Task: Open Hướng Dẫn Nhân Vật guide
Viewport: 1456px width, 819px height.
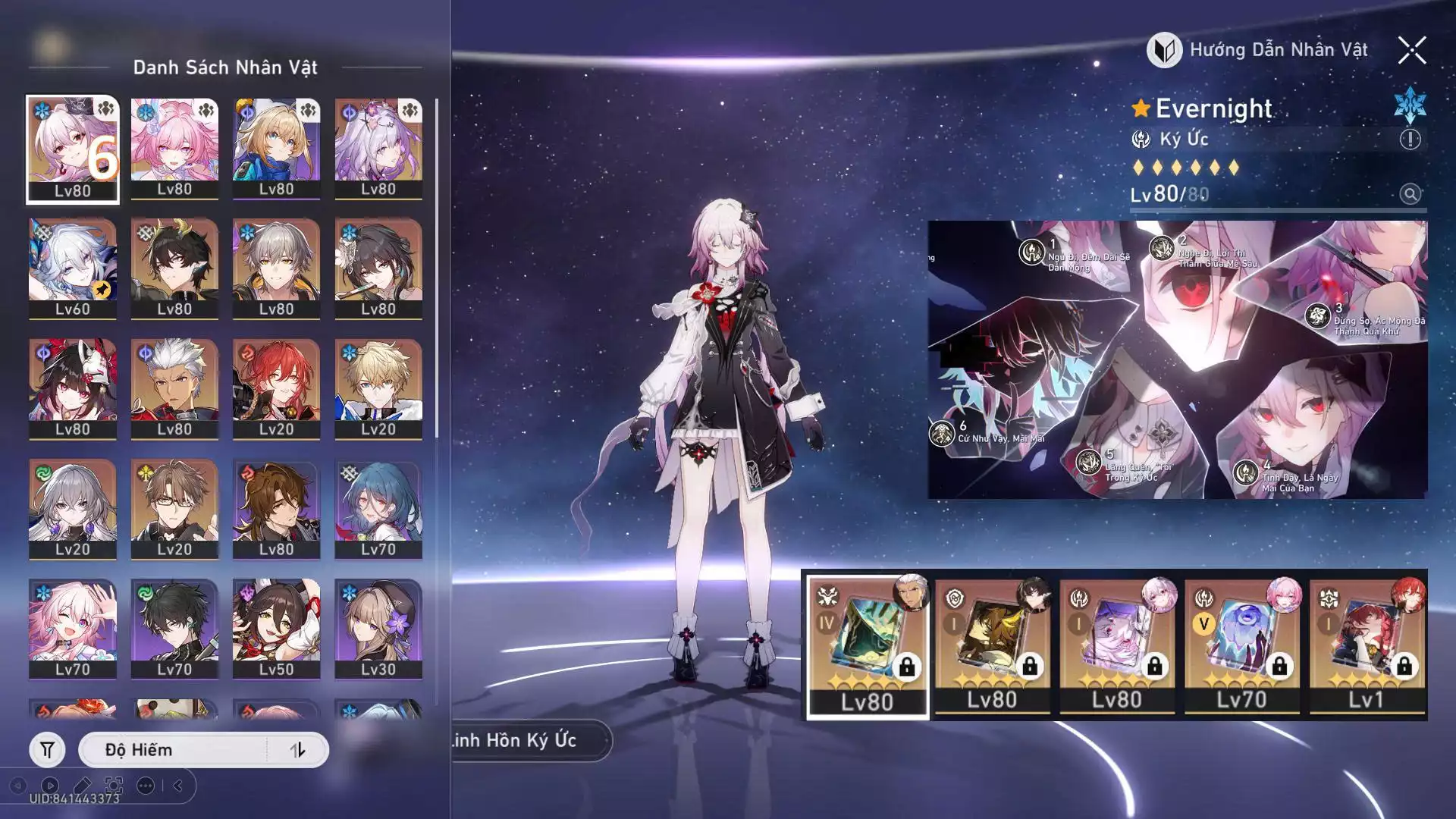Action: coord(1259,51)
